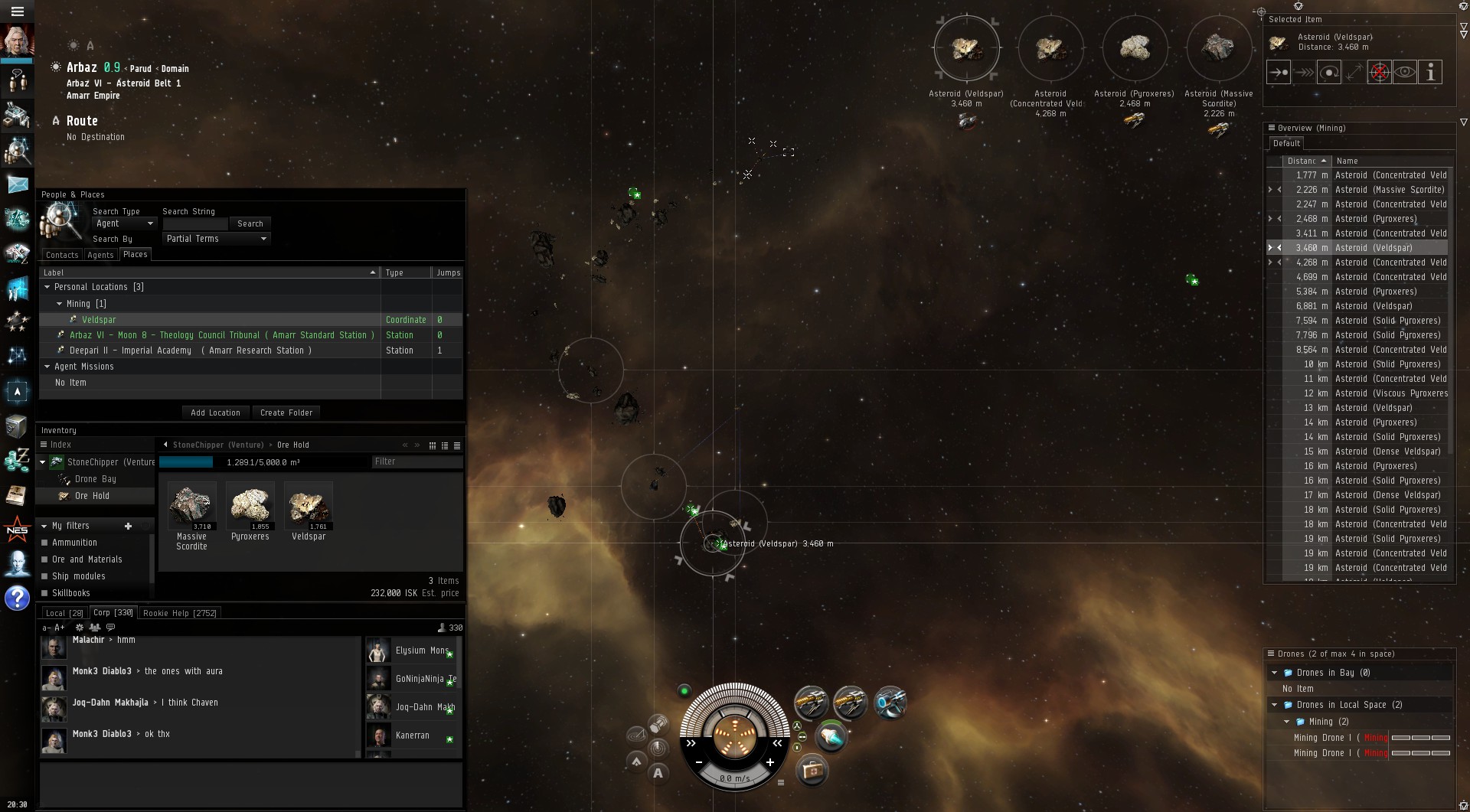Collapse the Drones in Local Space group
Screen dimensions: 1470x812
1275,705
